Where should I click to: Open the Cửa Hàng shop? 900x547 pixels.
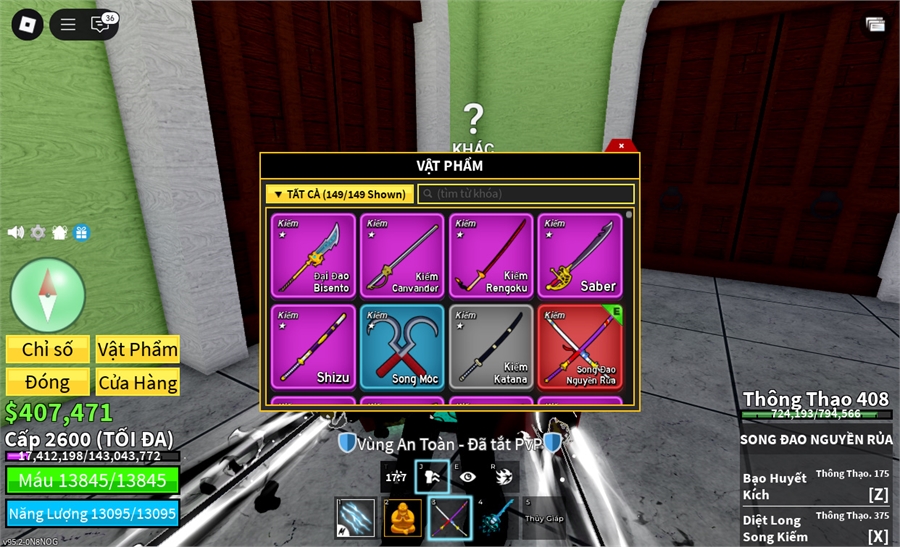[x=138, y=382]
